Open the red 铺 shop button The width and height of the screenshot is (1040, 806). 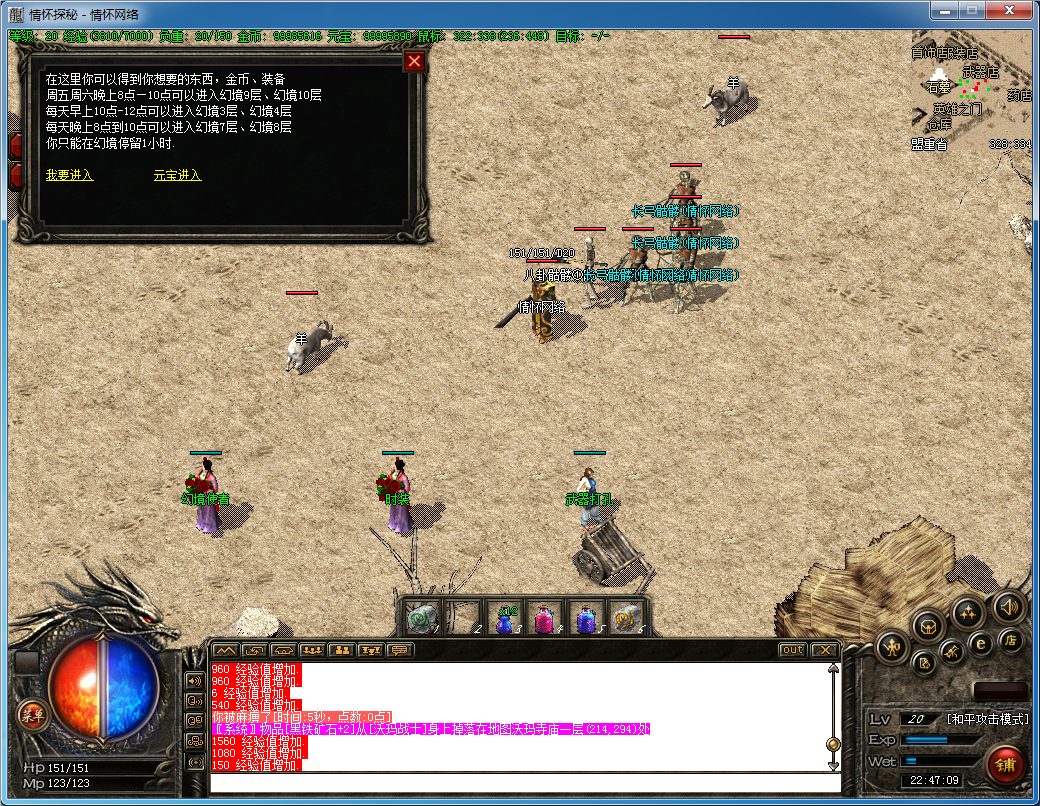[1005, 765]
